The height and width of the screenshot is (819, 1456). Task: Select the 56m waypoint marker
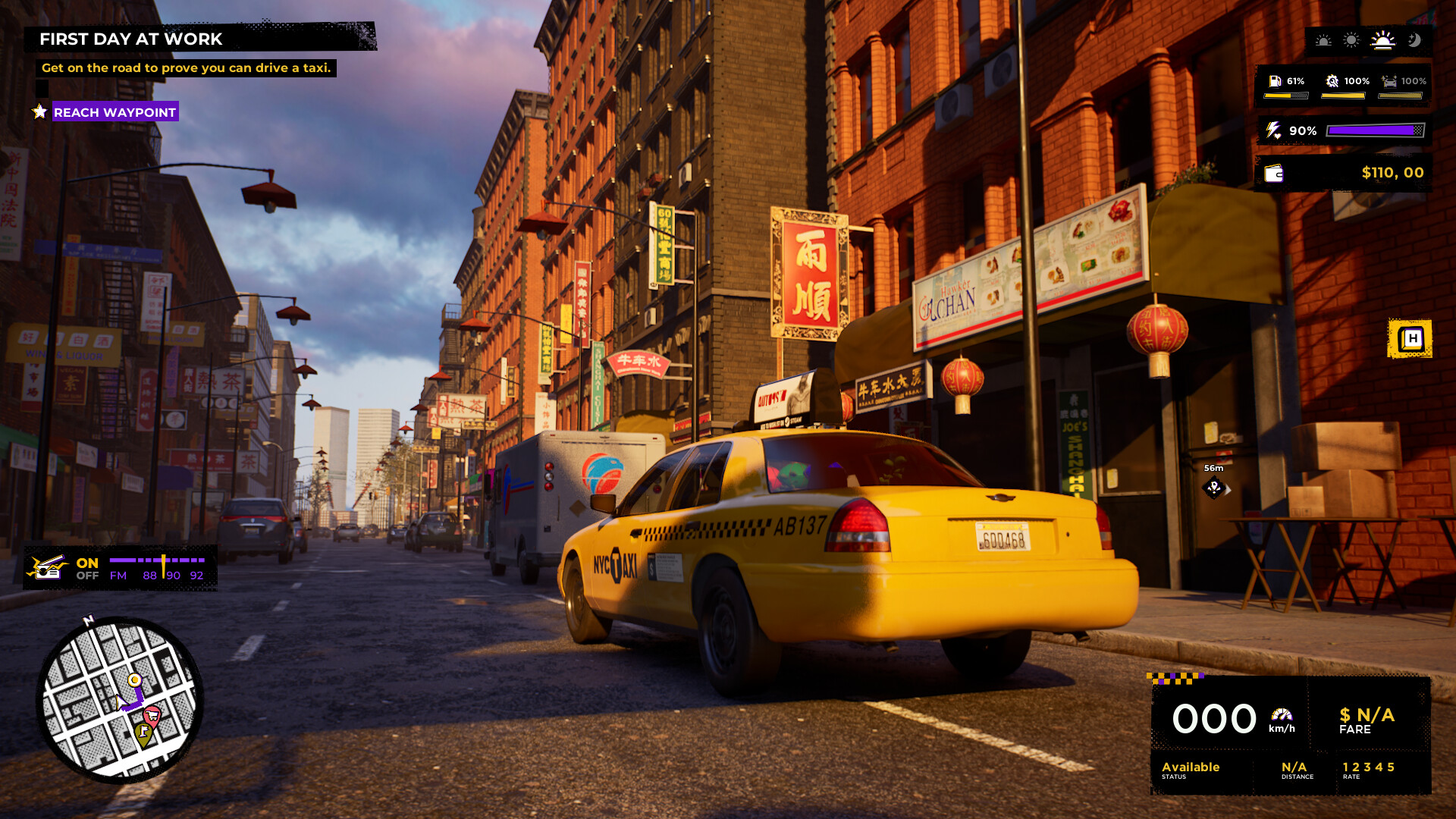(1214, 488)
